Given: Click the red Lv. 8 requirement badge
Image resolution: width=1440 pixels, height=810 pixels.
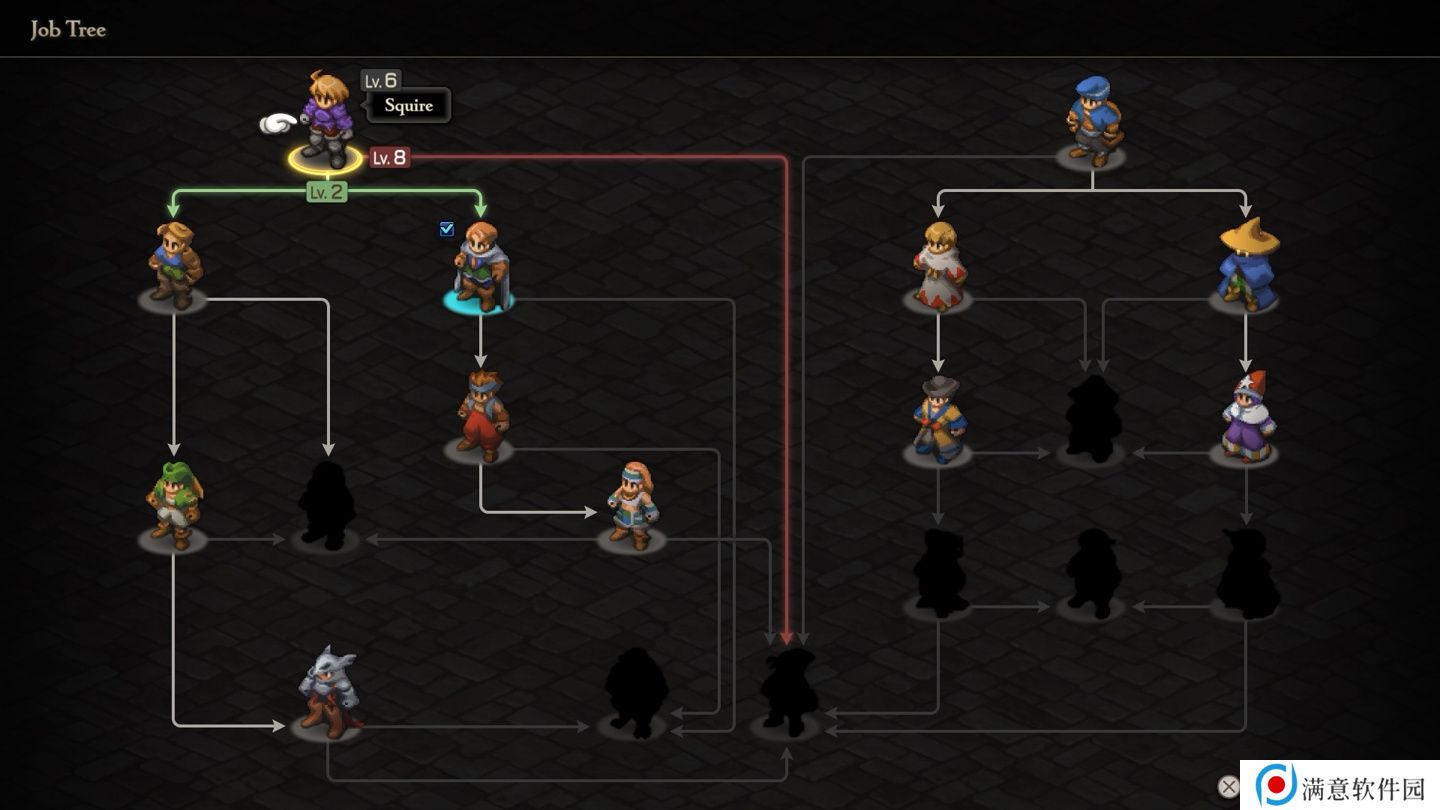Looking at the screenshot, I should click(x=389, y=157).
